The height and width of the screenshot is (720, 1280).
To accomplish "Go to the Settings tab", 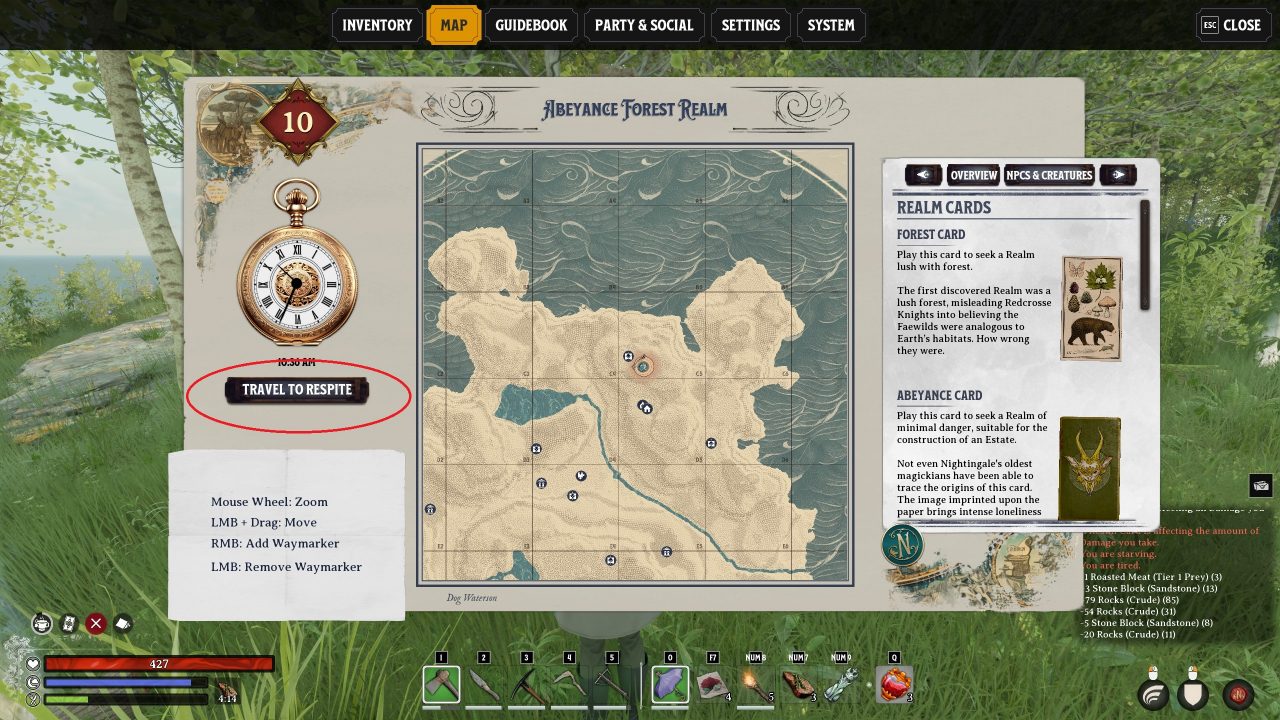I will (x=750, y=25).
